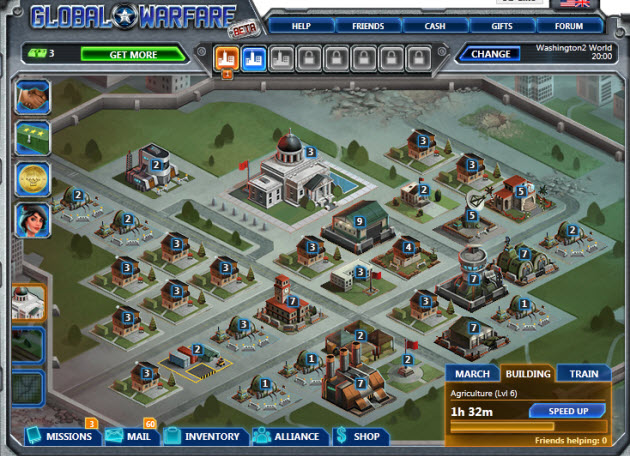The width and height of the screenshot is (630, 456).
Task: Switch to the March tab
Action: [x=473, y=374]
